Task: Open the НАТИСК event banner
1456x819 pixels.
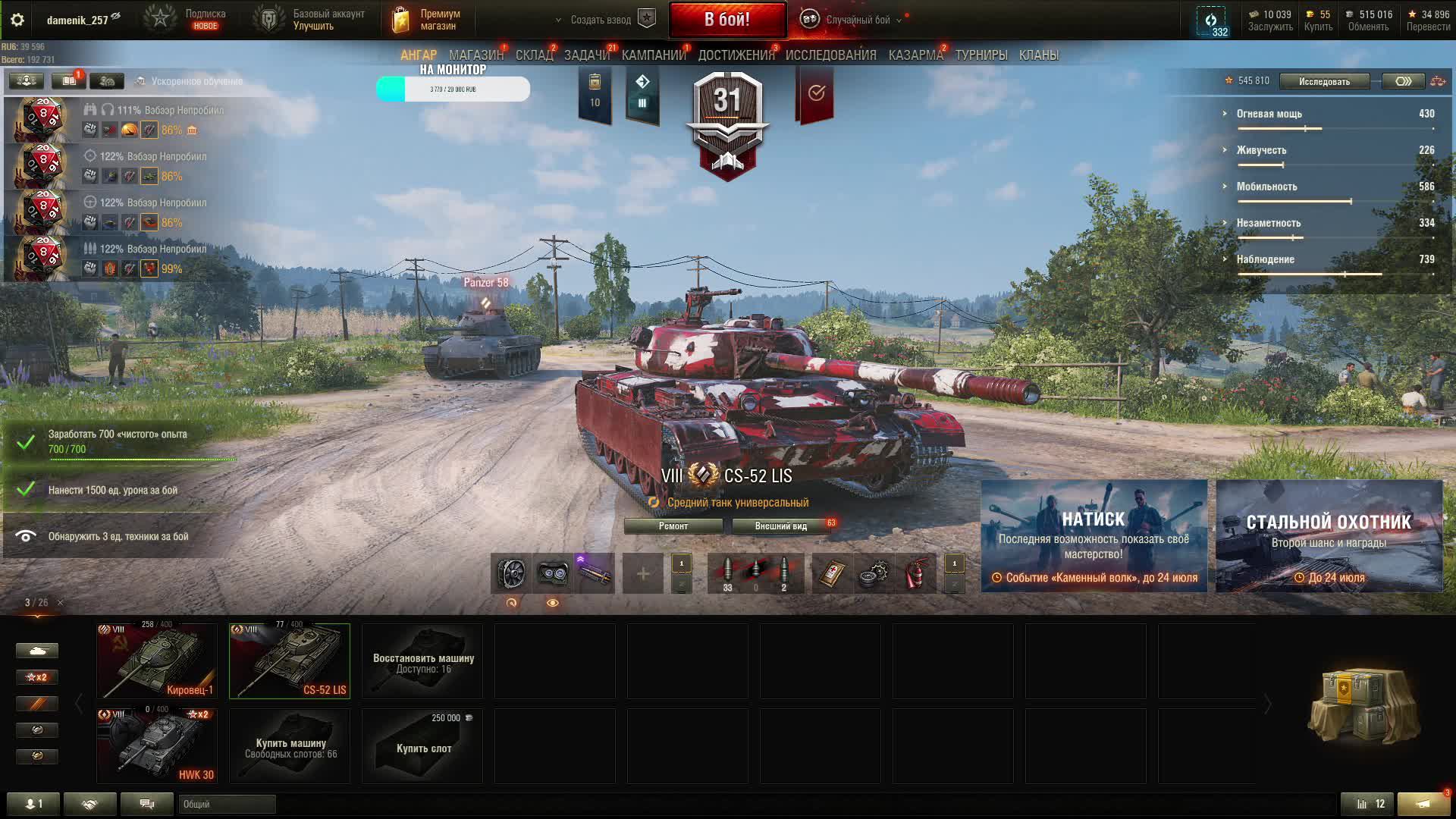Action: click(1094, 535)
